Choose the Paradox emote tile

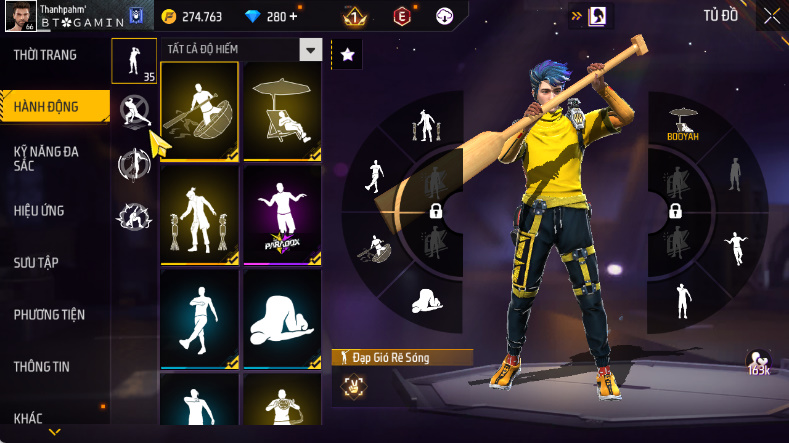tap(282, 215)
